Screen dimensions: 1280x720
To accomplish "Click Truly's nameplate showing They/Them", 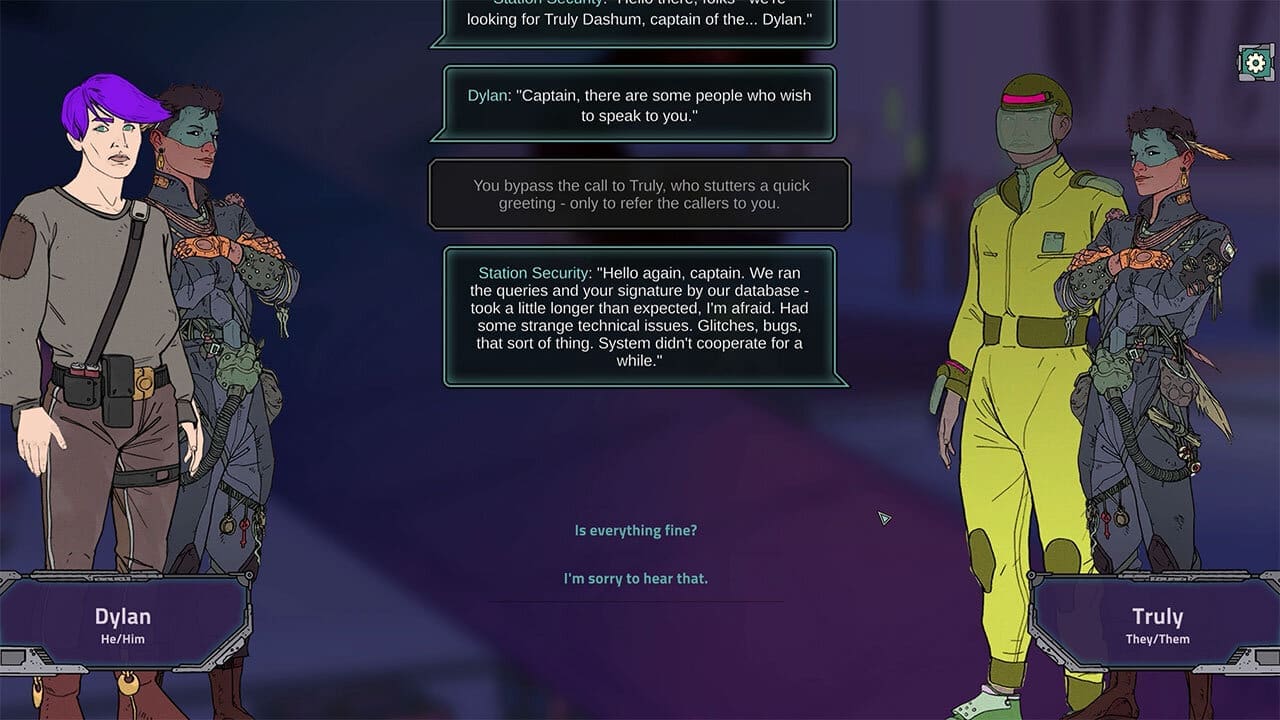I will [1157, 624].
